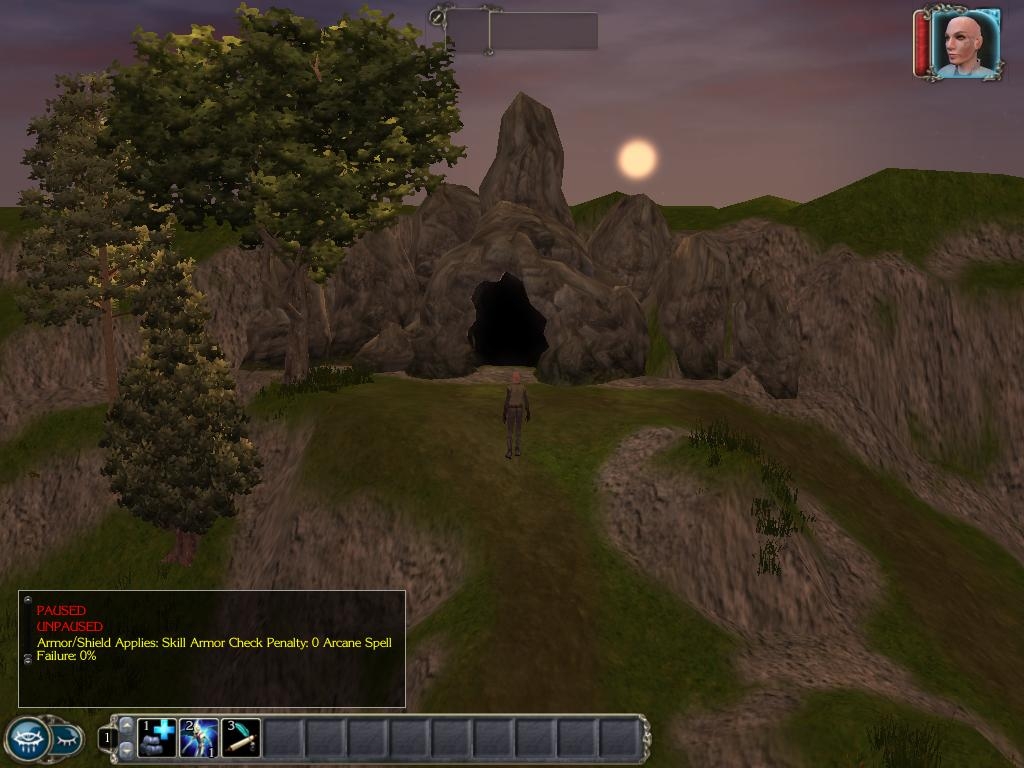
Task: Click the hotbar page down arrow
Action: pos(126,749)
